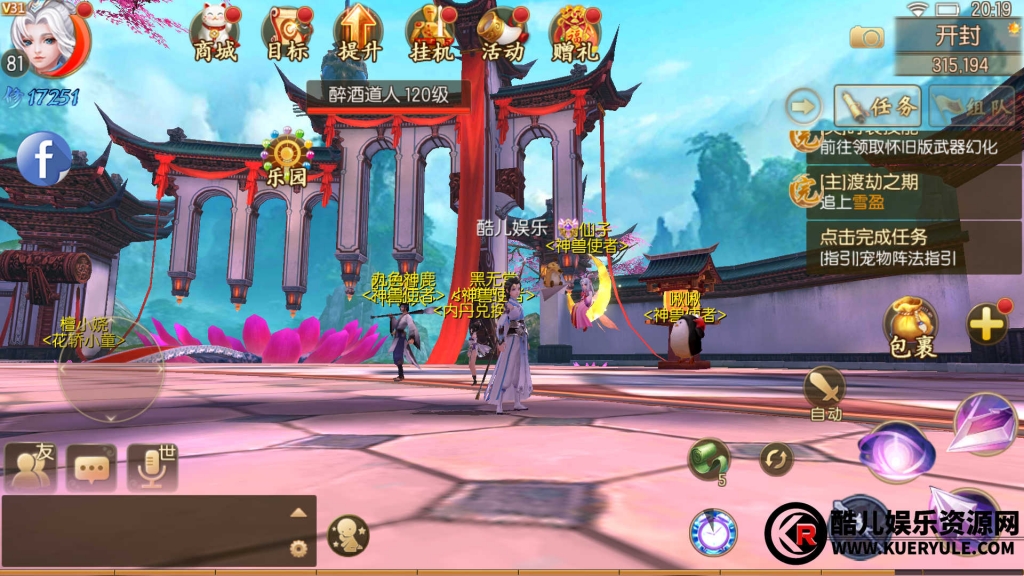The image size is (1024, 576).
Task: Track the 渡劫之期 main quest
Action: [x=880, y=191]
